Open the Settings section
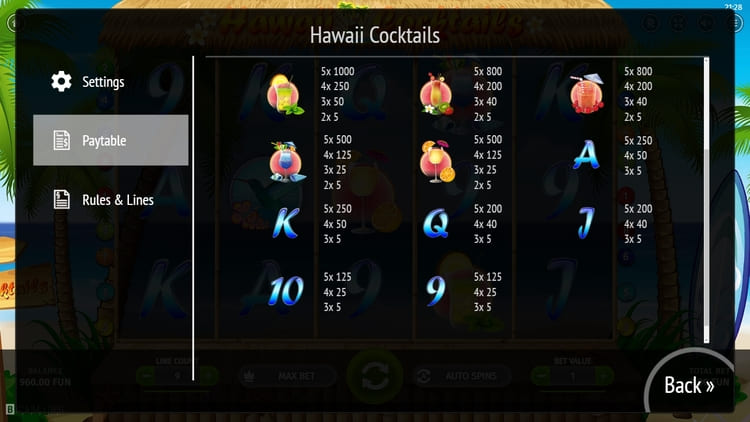Viewport: 750px width, 422px height. (x=103, y=82)
